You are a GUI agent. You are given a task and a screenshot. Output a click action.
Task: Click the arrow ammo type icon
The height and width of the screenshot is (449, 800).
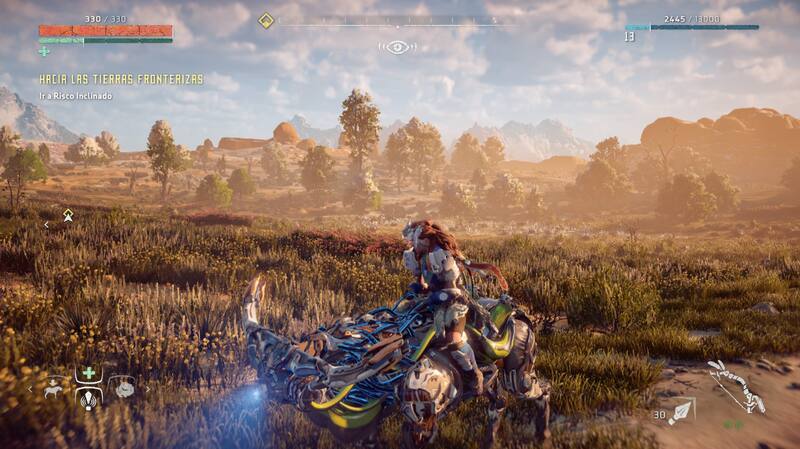tap(682, 411)
